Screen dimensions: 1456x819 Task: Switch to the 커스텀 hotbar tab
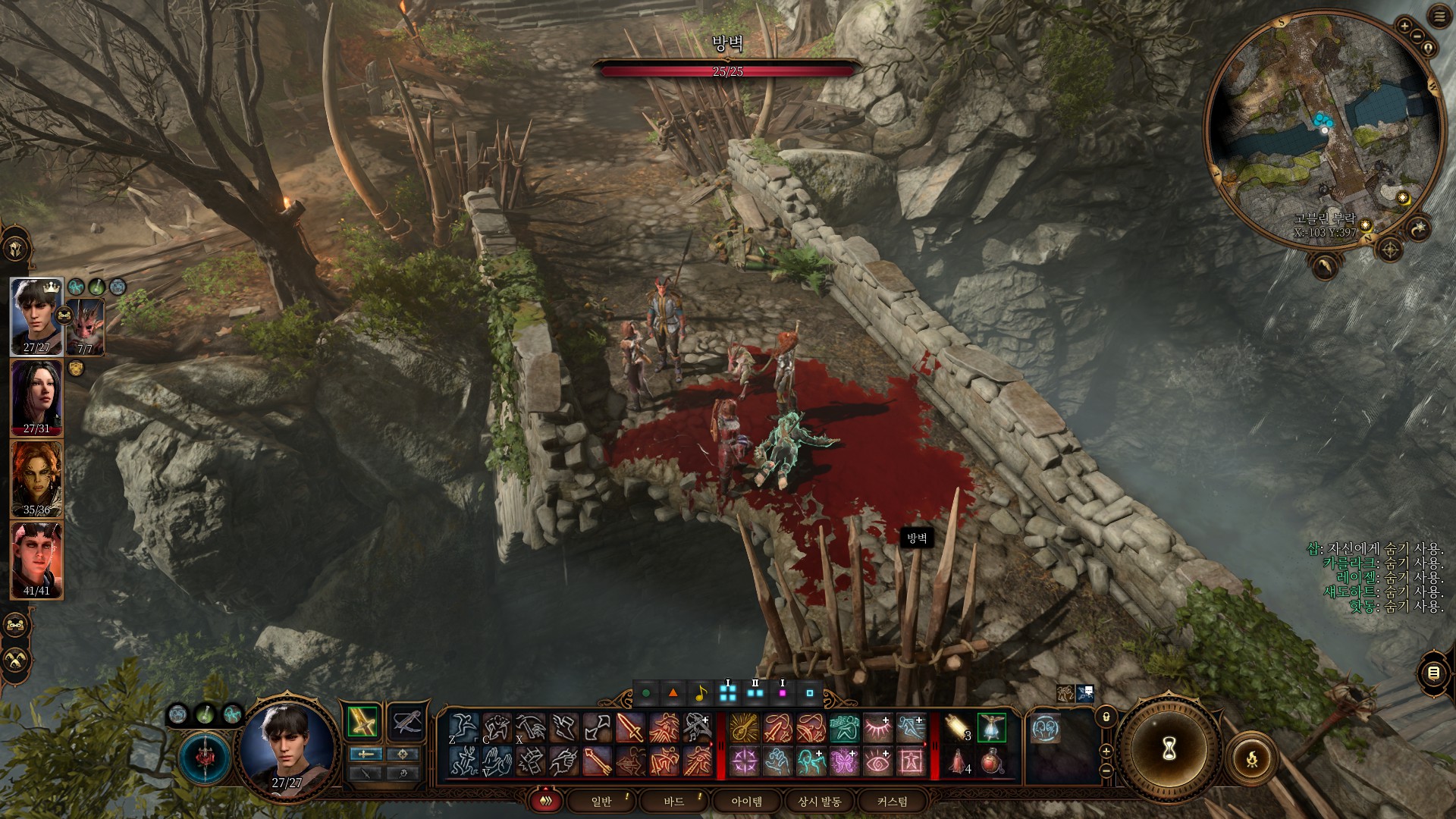click(x=892, y=802)
